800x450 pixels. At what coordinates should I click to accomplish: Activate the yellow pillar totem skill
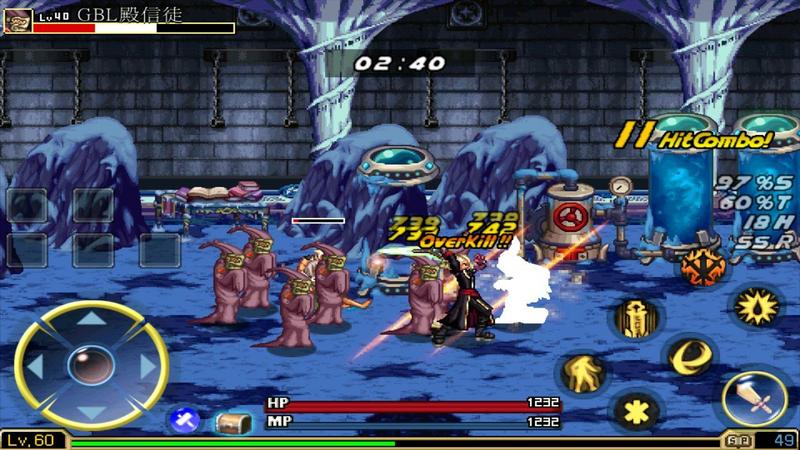click(x=633, y=318)
